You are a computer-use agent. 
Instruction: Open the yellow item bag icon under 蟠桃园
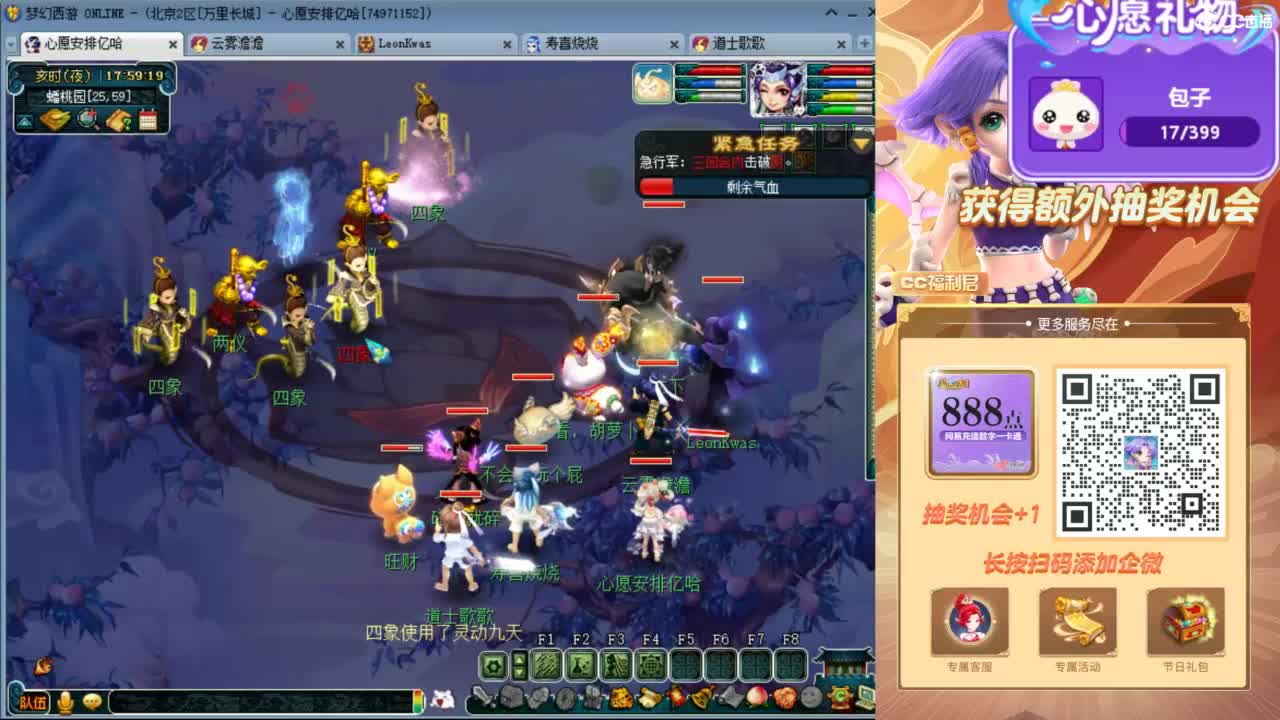pyautogui.click(x=54, y=119)
